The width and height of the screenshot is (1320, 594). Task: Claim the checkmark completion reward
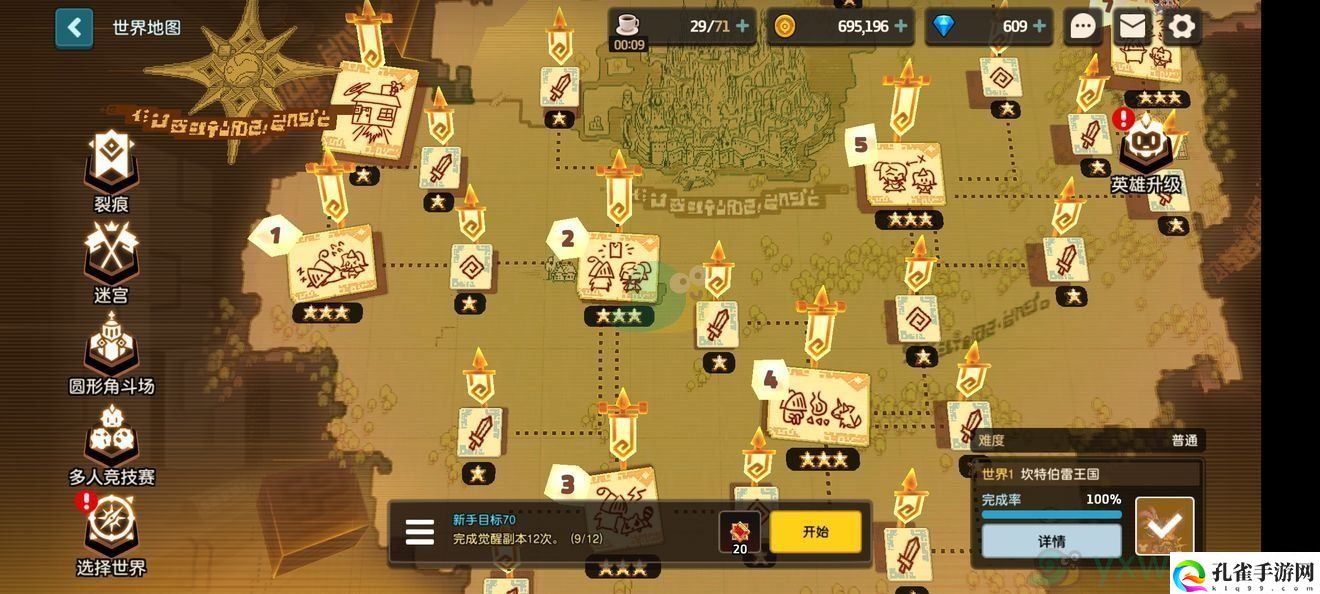1165,526
